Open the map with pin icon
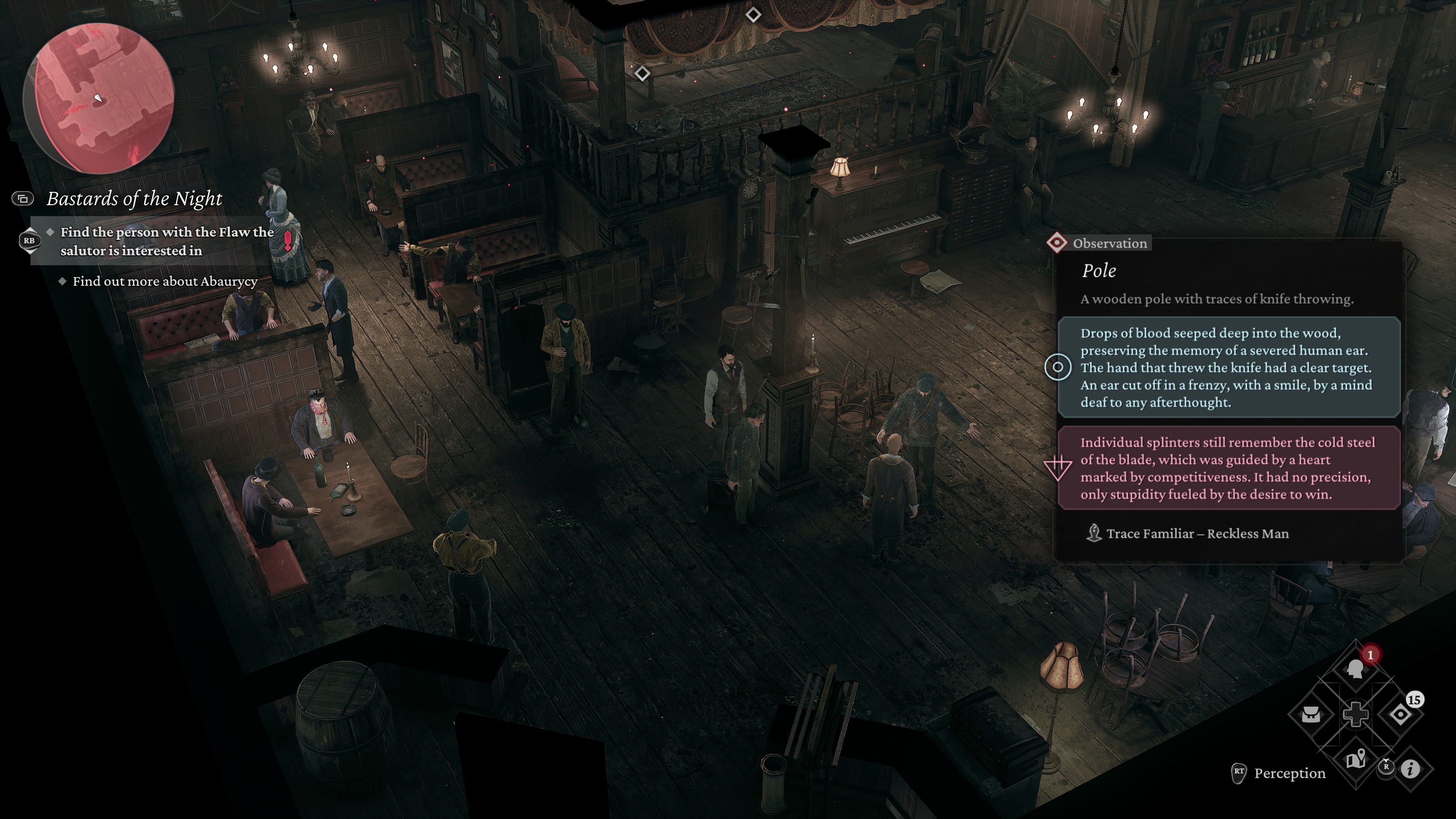1456x819 pixels. coord(1355,760)
